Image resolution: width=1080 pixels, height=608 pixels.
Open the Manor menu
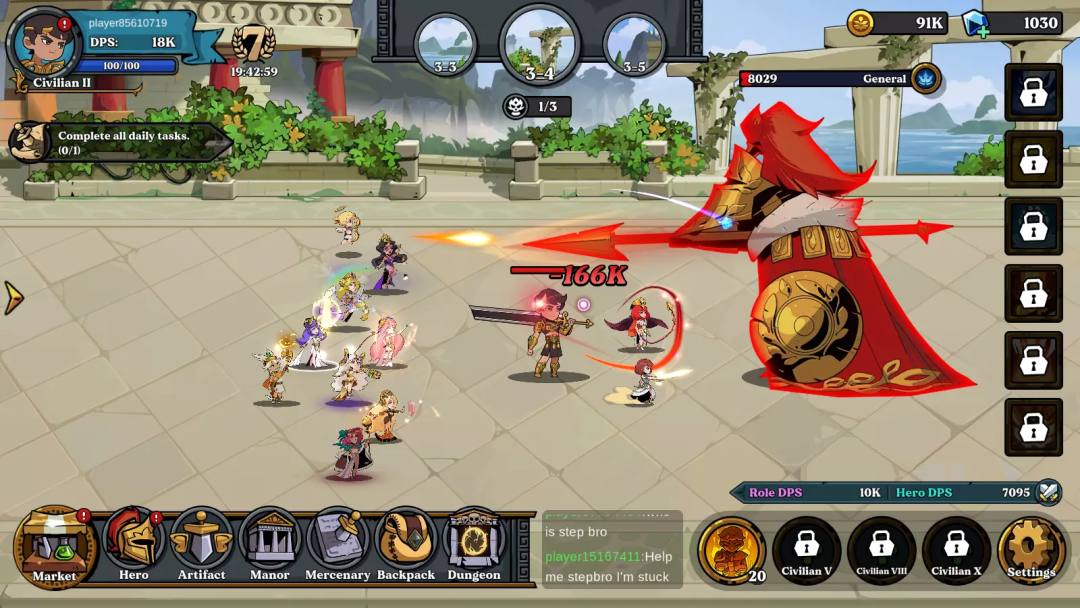tap(269, 545)
